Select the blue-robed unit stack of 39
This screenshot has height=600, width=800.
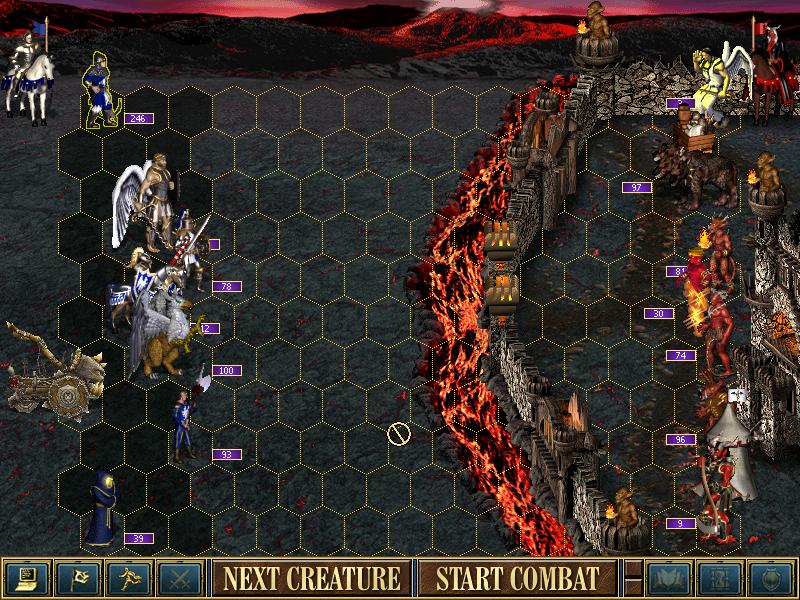pos(102,508)
